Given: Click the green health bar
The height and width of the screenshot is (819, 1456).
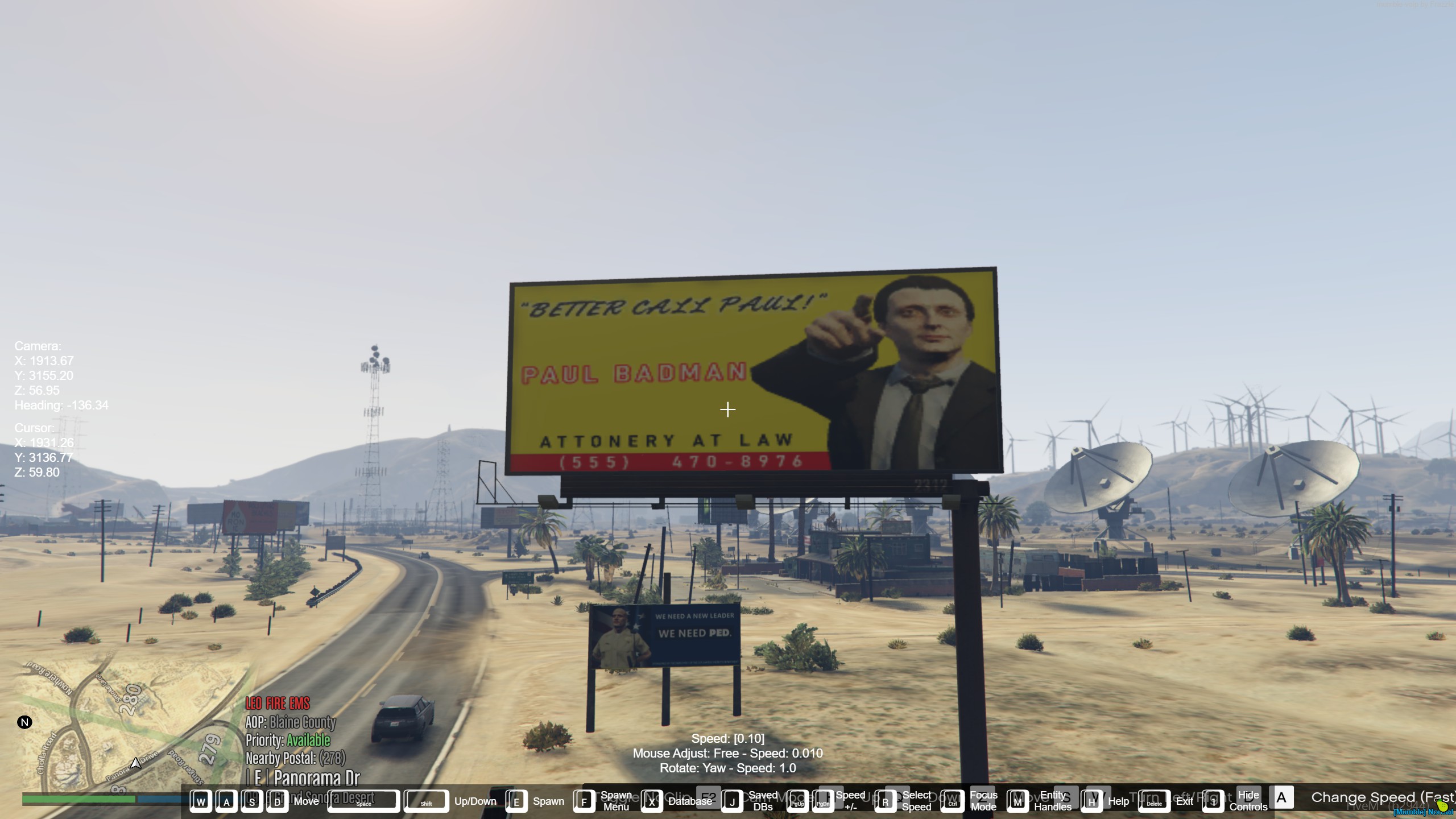Looking at the screenshot, I should tap(80, 799).
